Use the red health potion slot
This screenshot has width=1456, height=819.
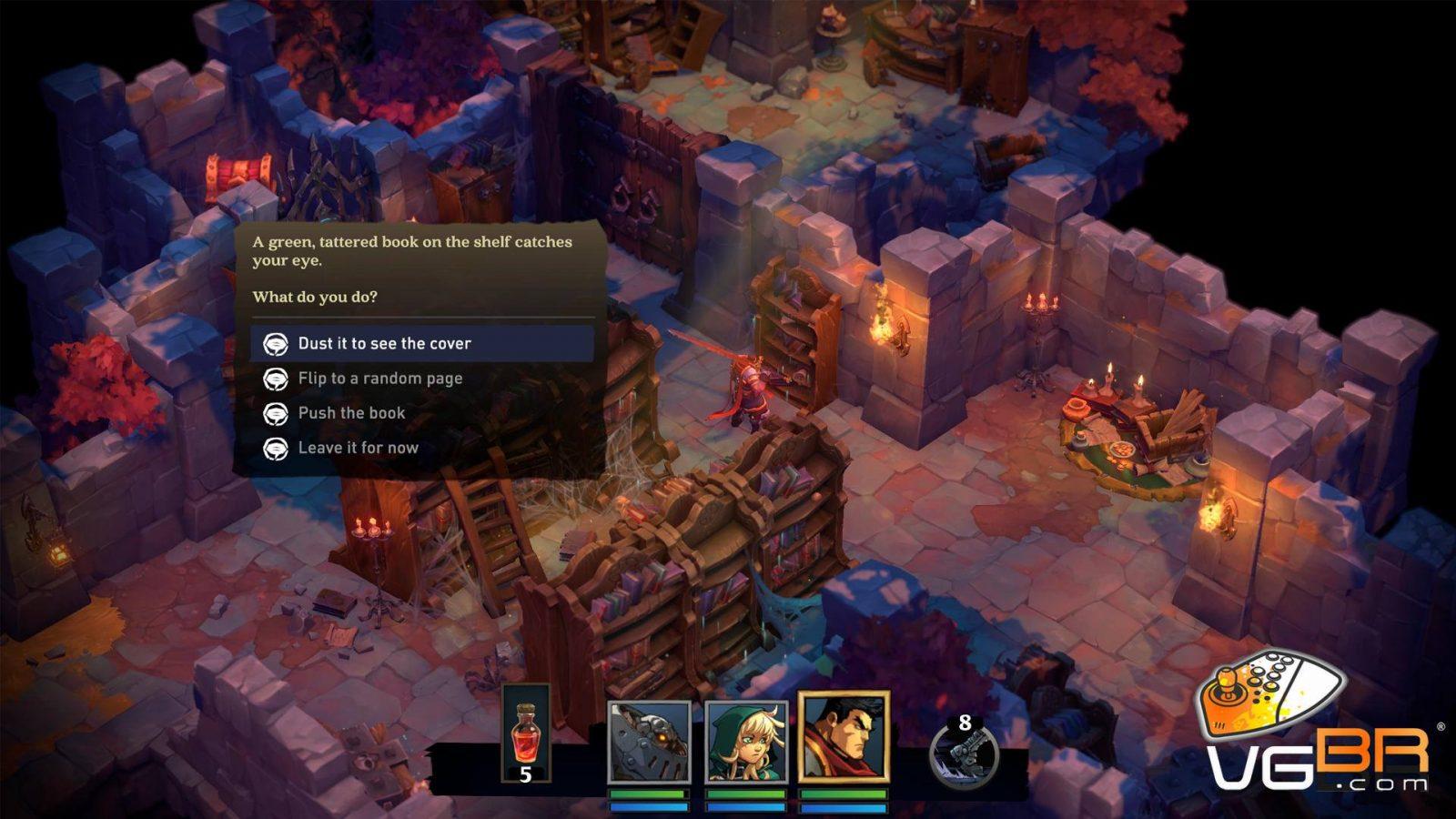(526, 734)
